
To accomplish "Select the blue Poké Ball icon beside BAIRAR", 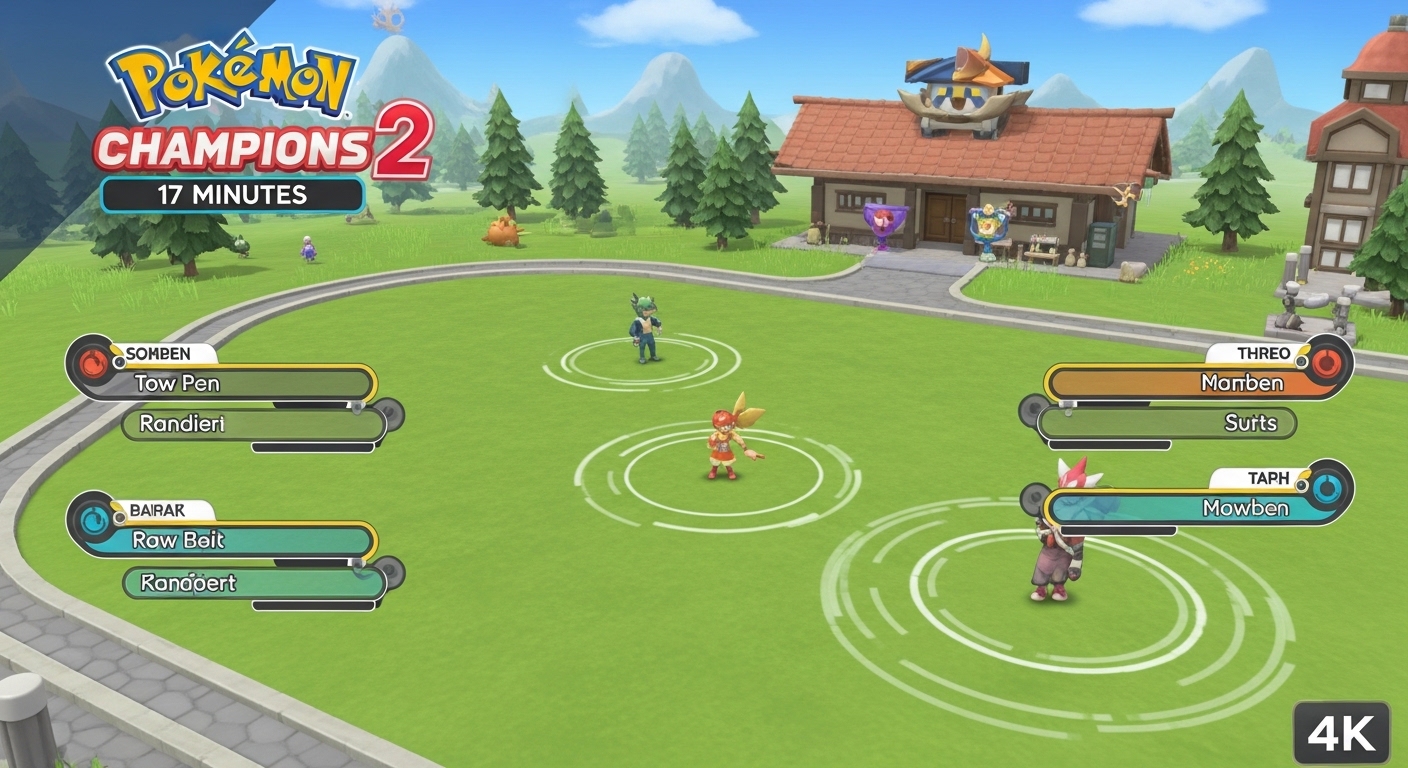I will point(94,518).
